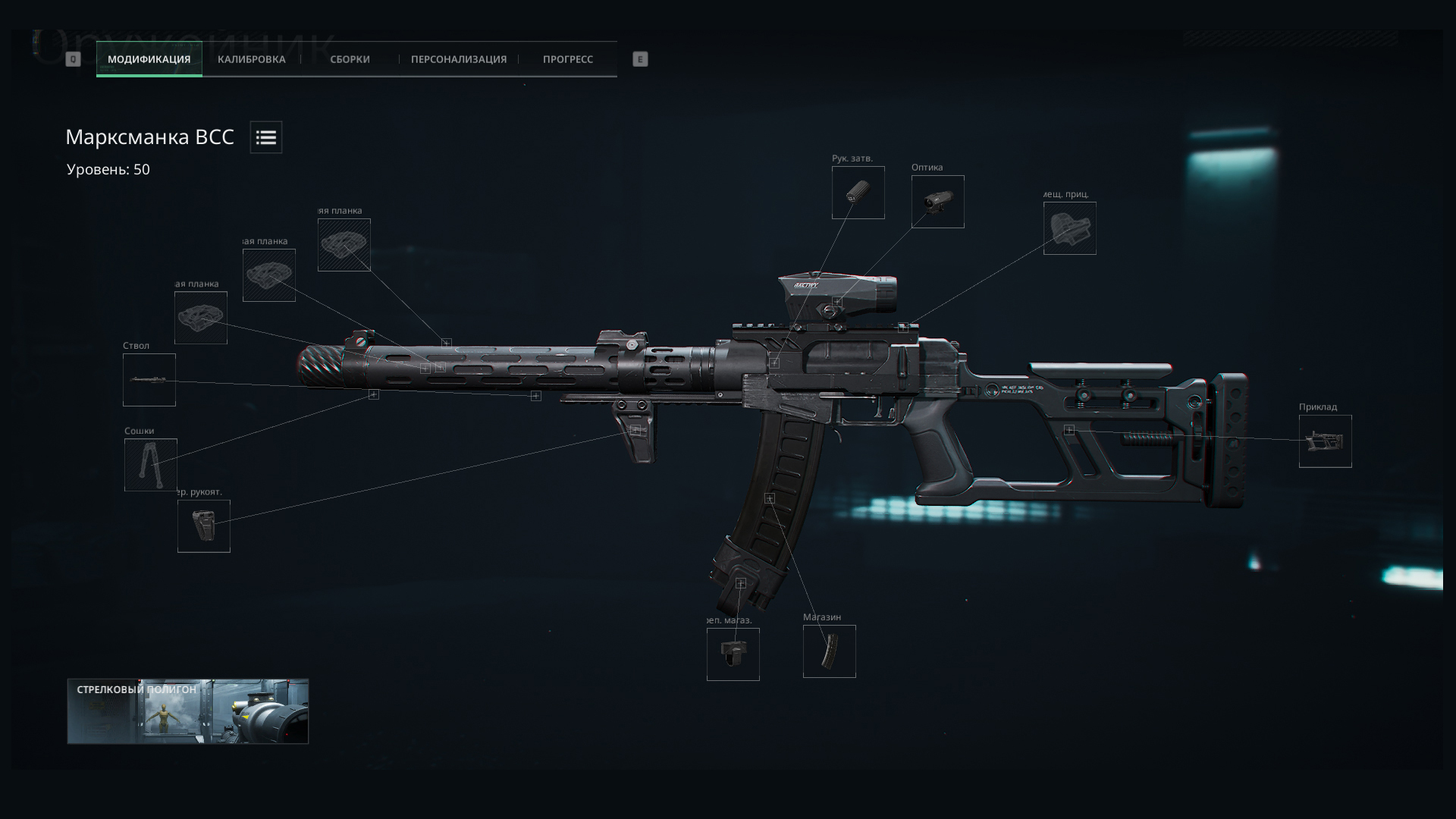Select the Сборки tab
Viewport: 1456px width, 819px height.
click(350, 59)
